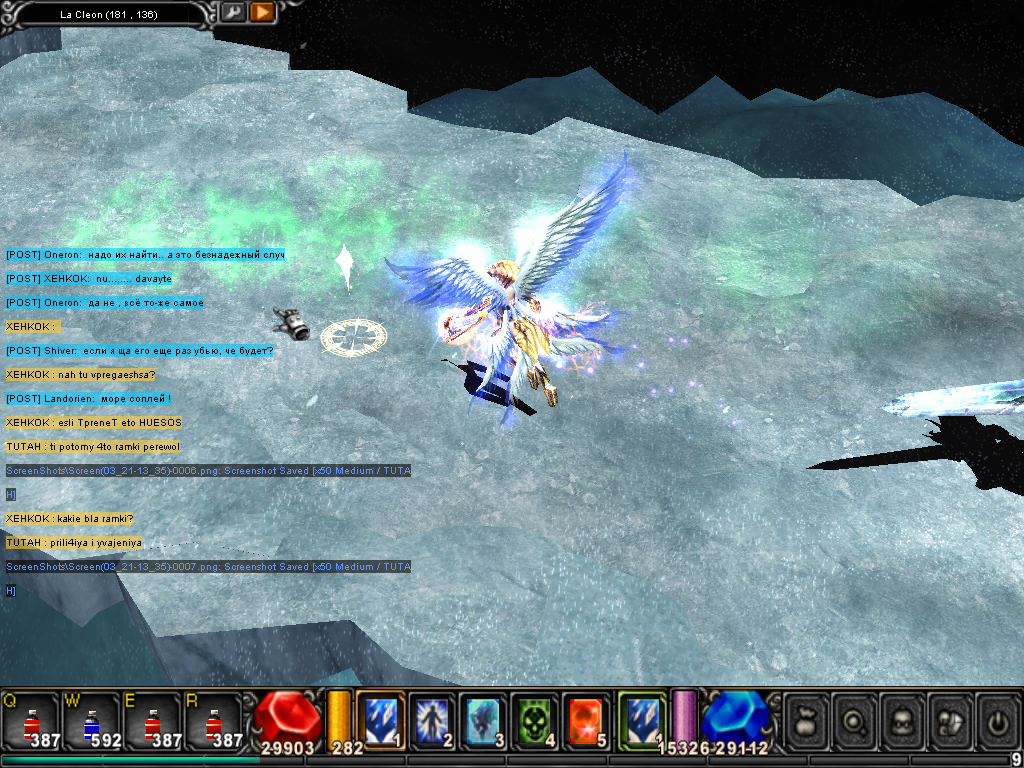Viewport: 1024px width, 768px height.
Task: Use the E slot red potion
Action: [153, 720]
